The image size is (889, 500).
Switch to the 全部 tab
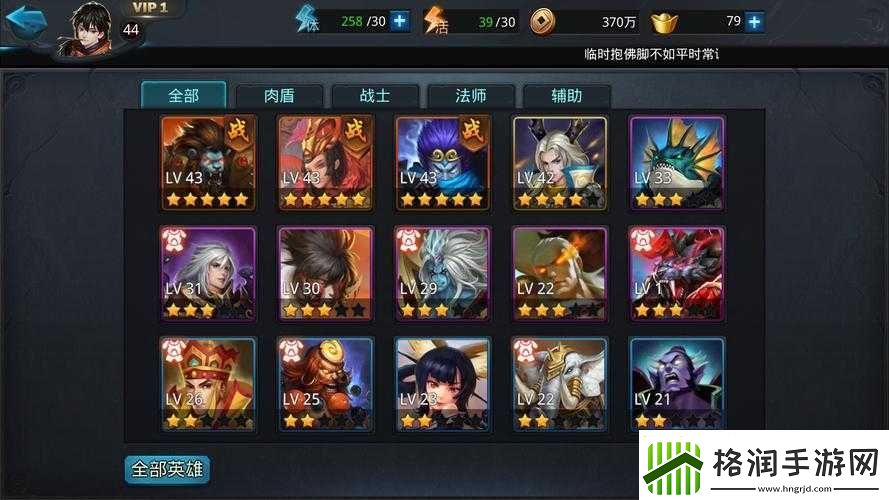(183, 96)
